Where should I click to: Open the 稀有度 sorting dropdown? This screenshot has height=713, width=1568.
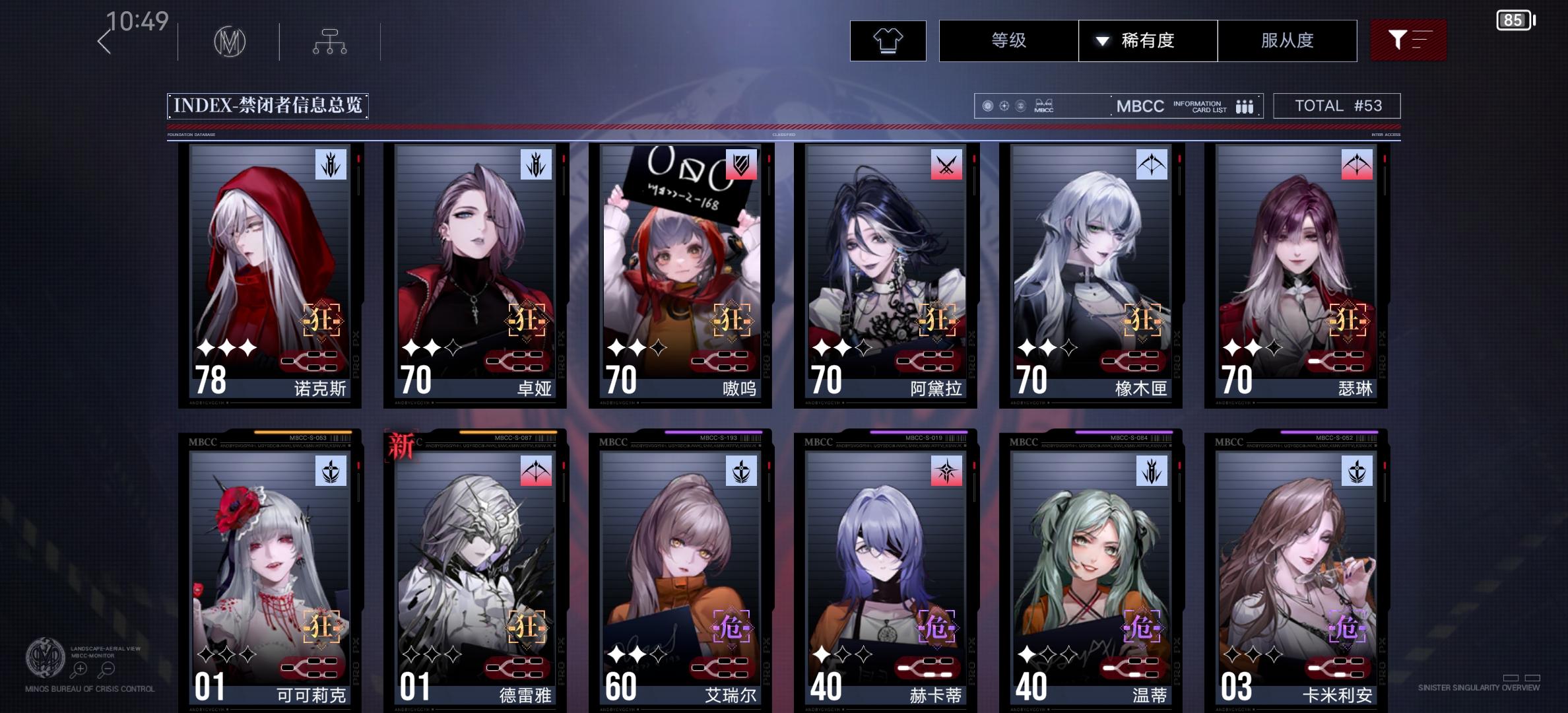pos(1148,40)
